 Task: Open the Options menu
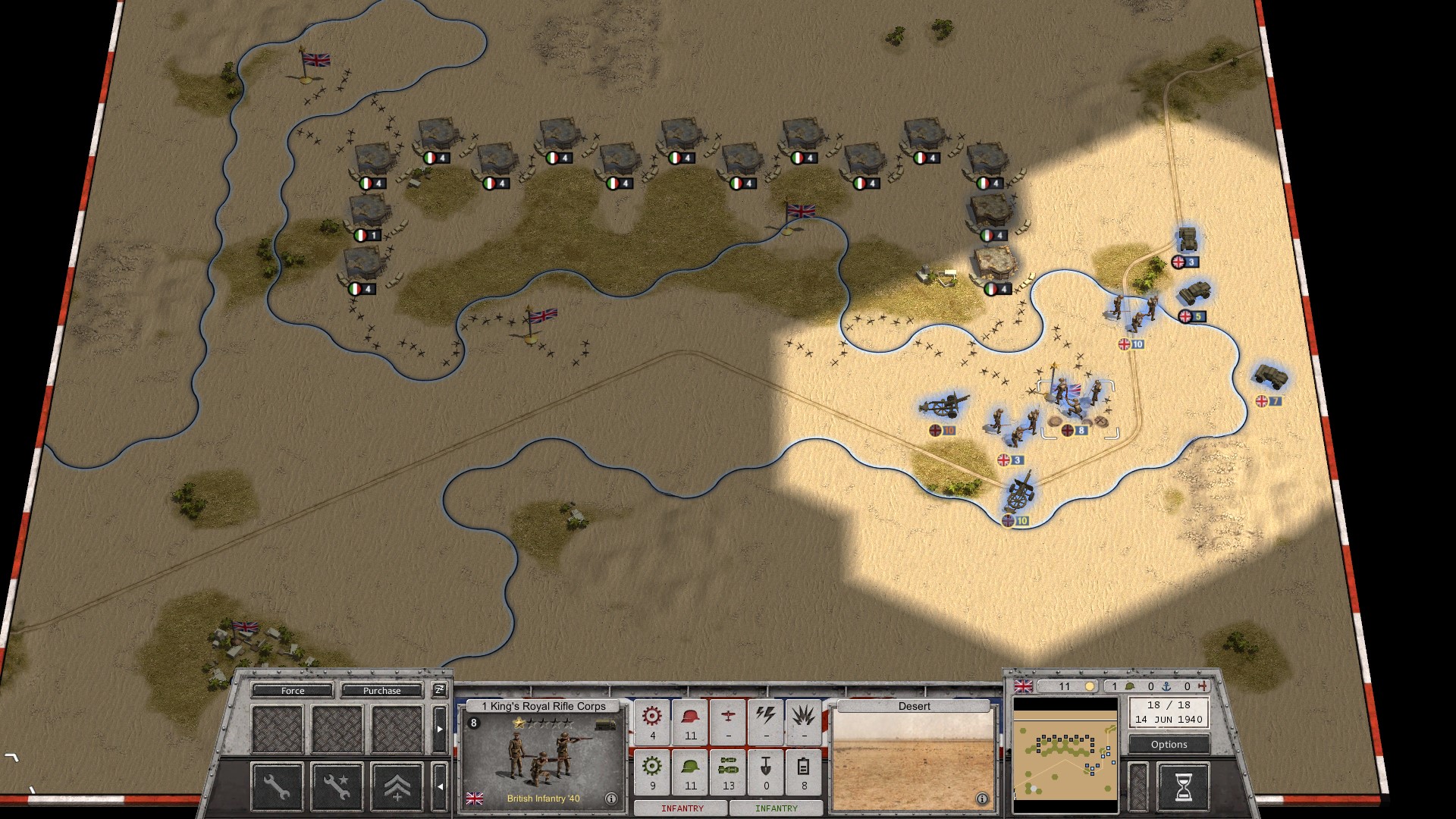pos(1169,745)
